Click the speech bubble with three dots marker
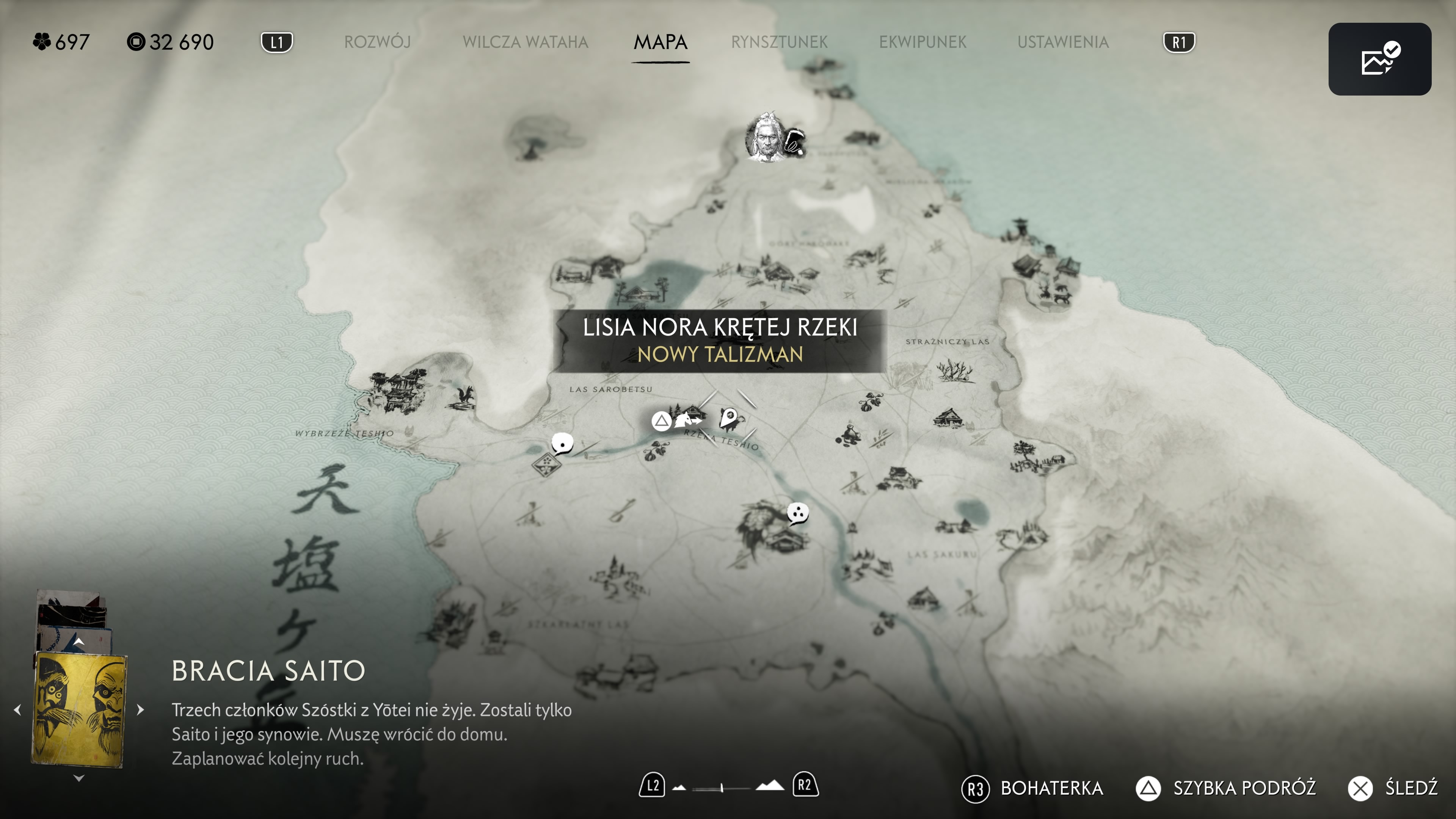 click(797, 513)
